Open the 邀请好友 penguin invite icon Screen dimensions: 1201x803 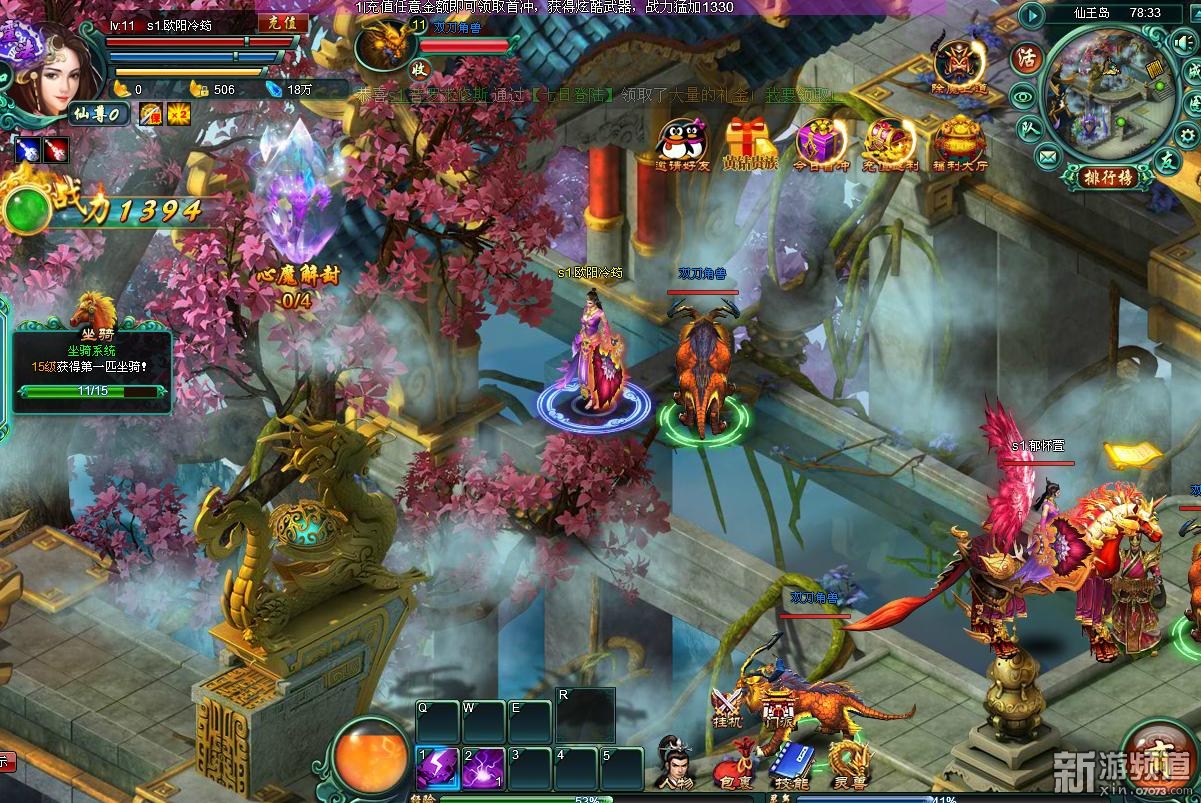point(682,142)
